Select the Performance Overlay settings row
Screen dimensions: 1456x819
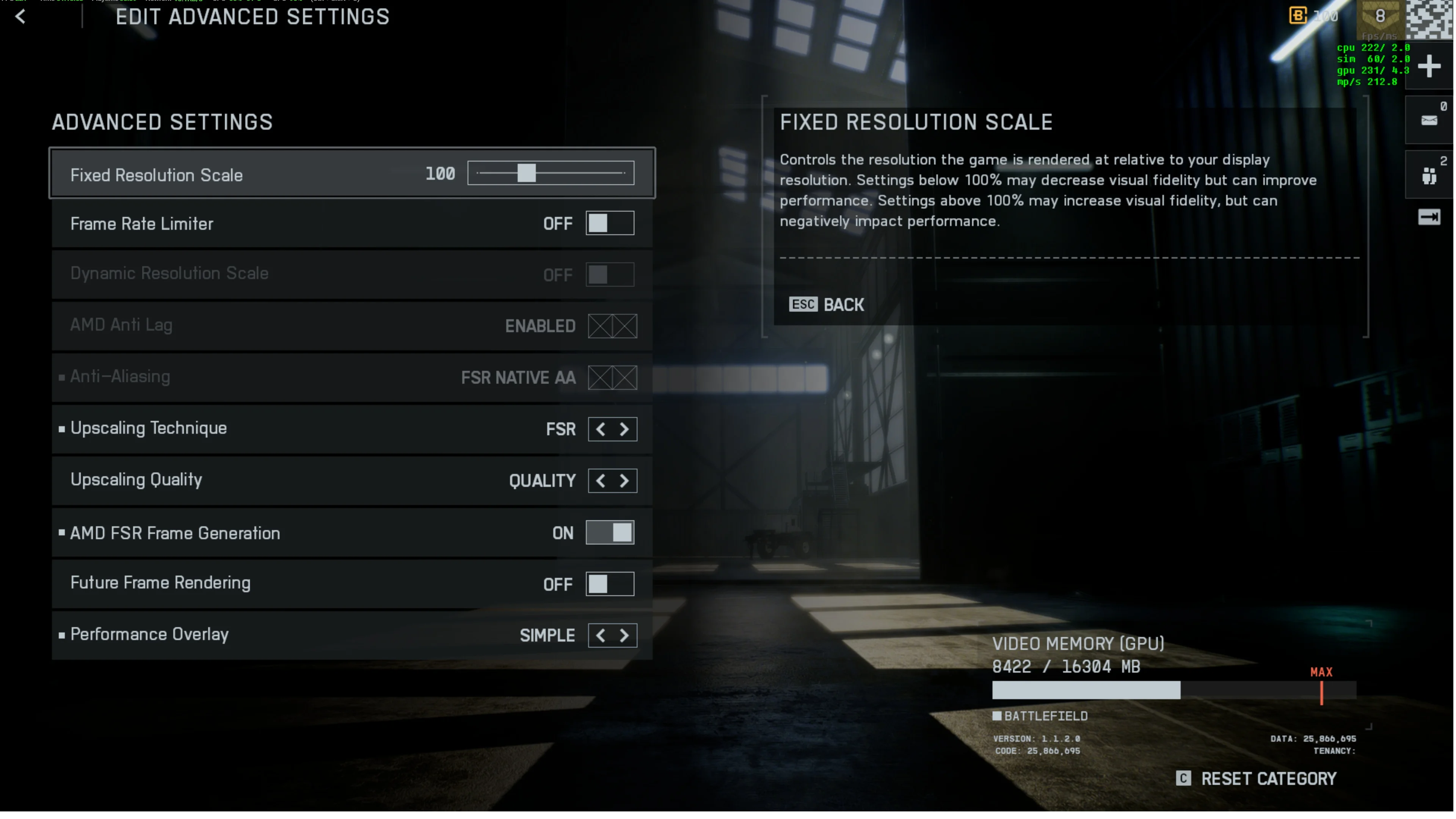pyautogui.click(x=282, y=635)
